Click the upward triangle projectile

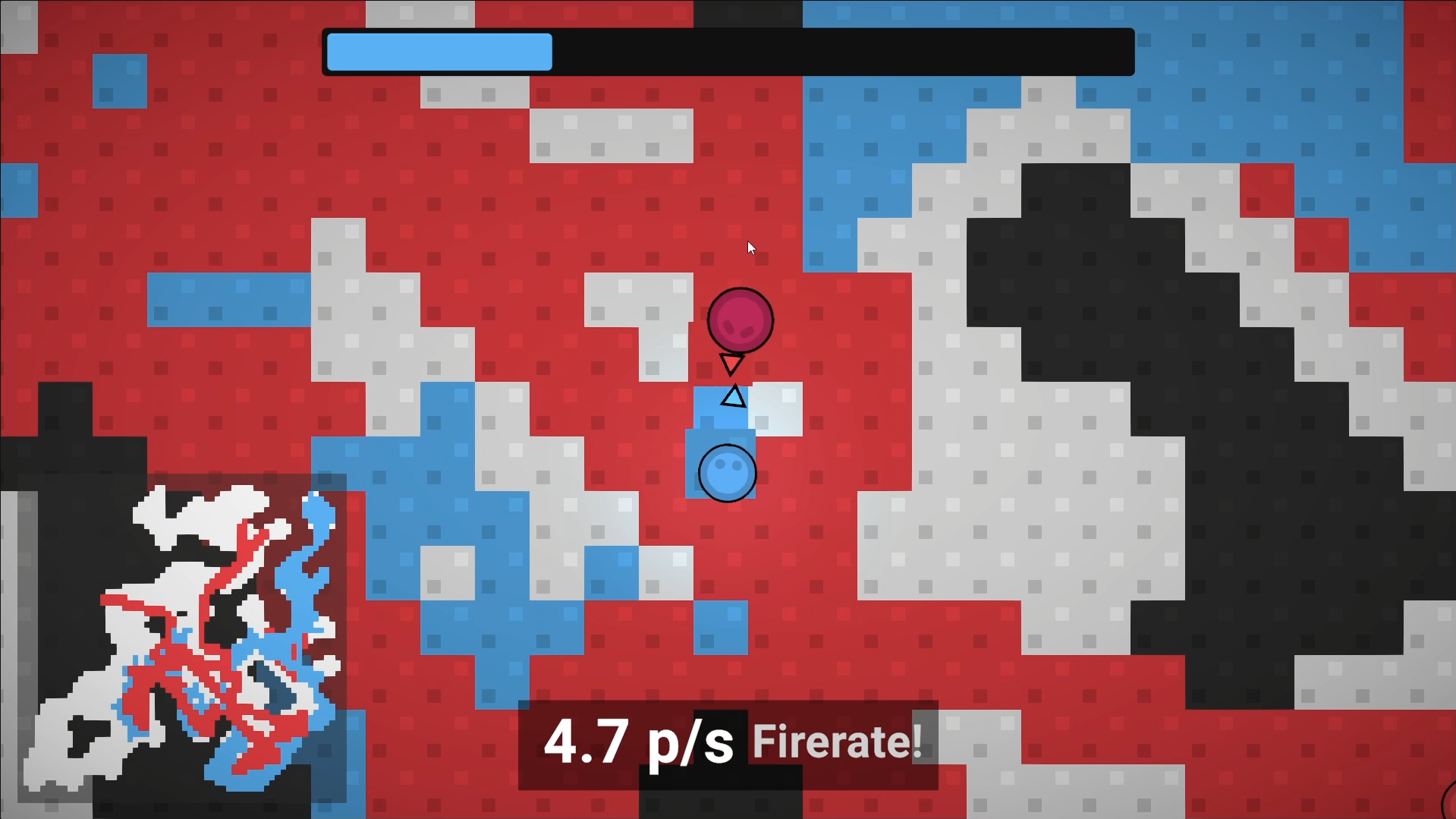[x=731, y=397]
